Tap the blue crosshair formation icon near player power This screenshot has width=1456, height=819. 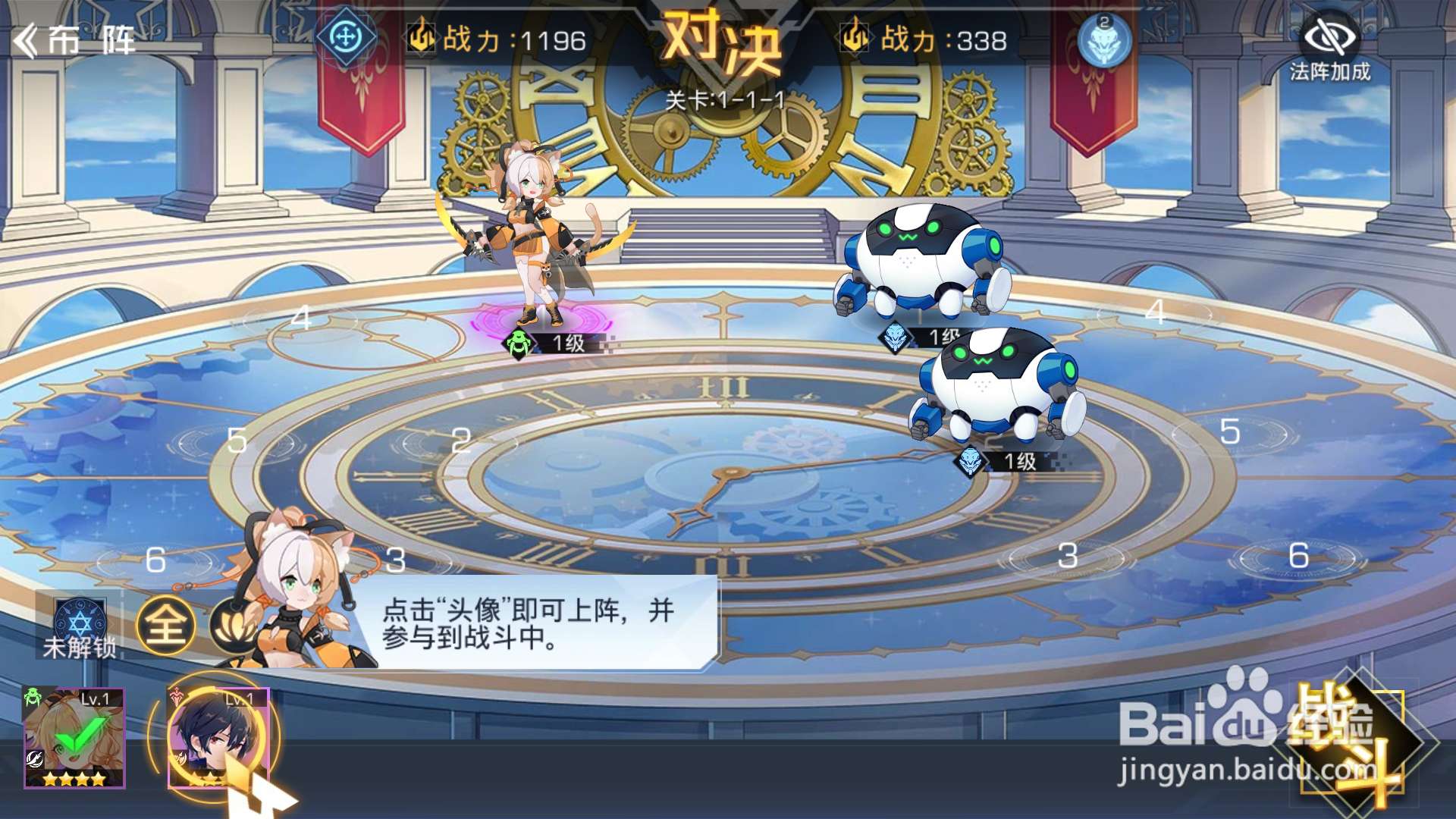tap(345, 36)
